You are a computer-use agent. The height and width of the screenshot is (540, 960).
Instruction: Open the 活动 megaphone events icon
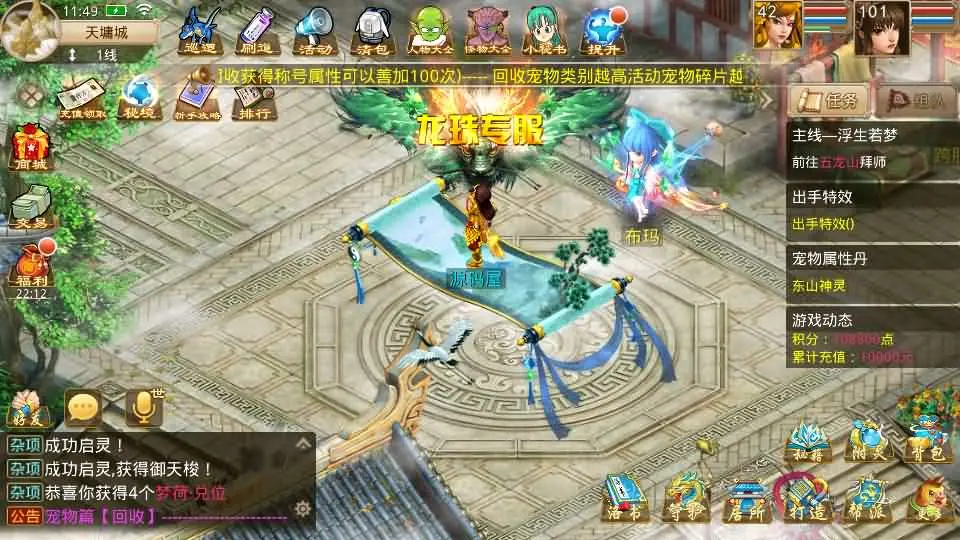tap(312, 28)
